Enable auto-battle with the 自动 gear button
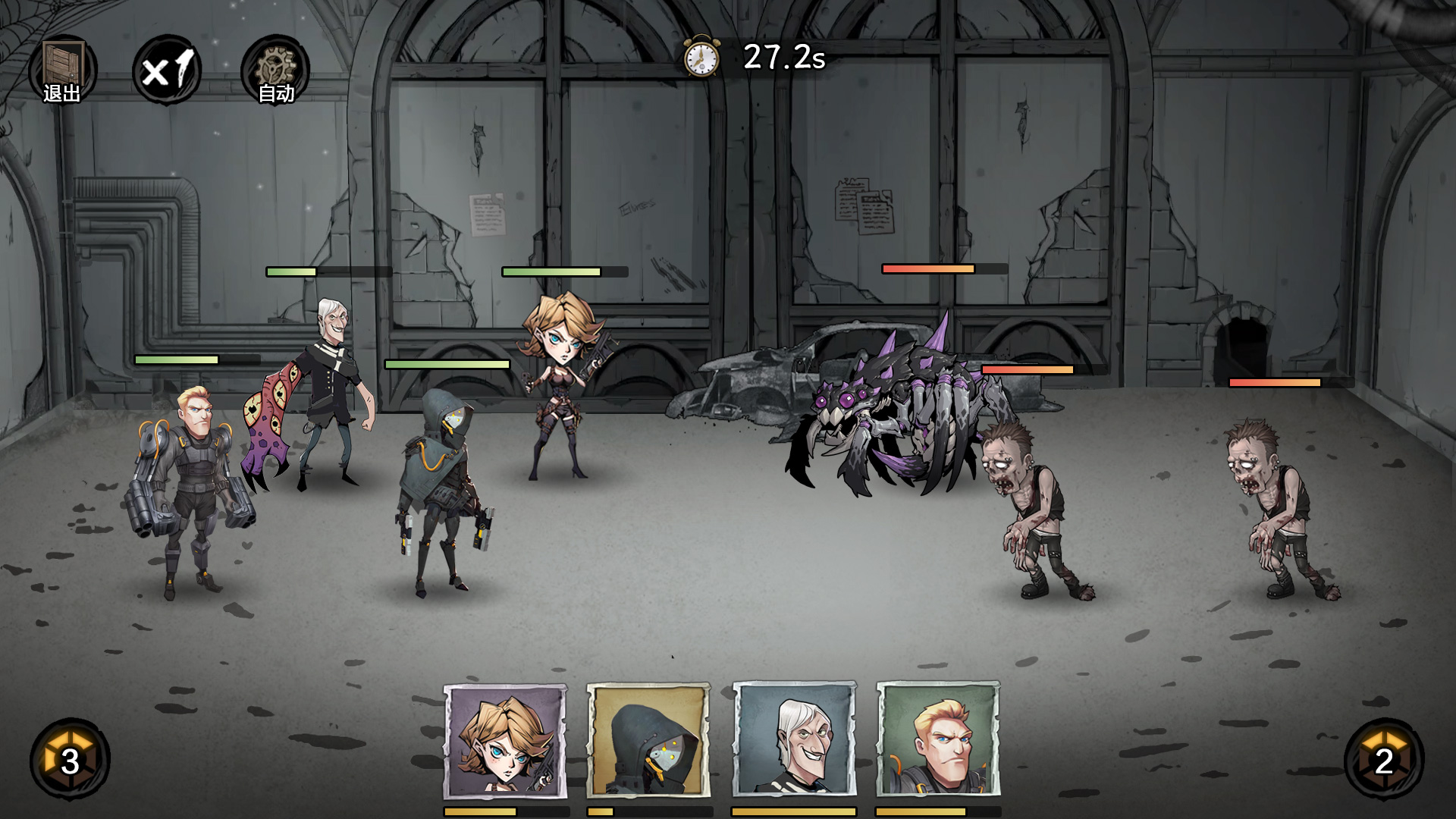The image size is (1456, 819). (x=275, y=71)
